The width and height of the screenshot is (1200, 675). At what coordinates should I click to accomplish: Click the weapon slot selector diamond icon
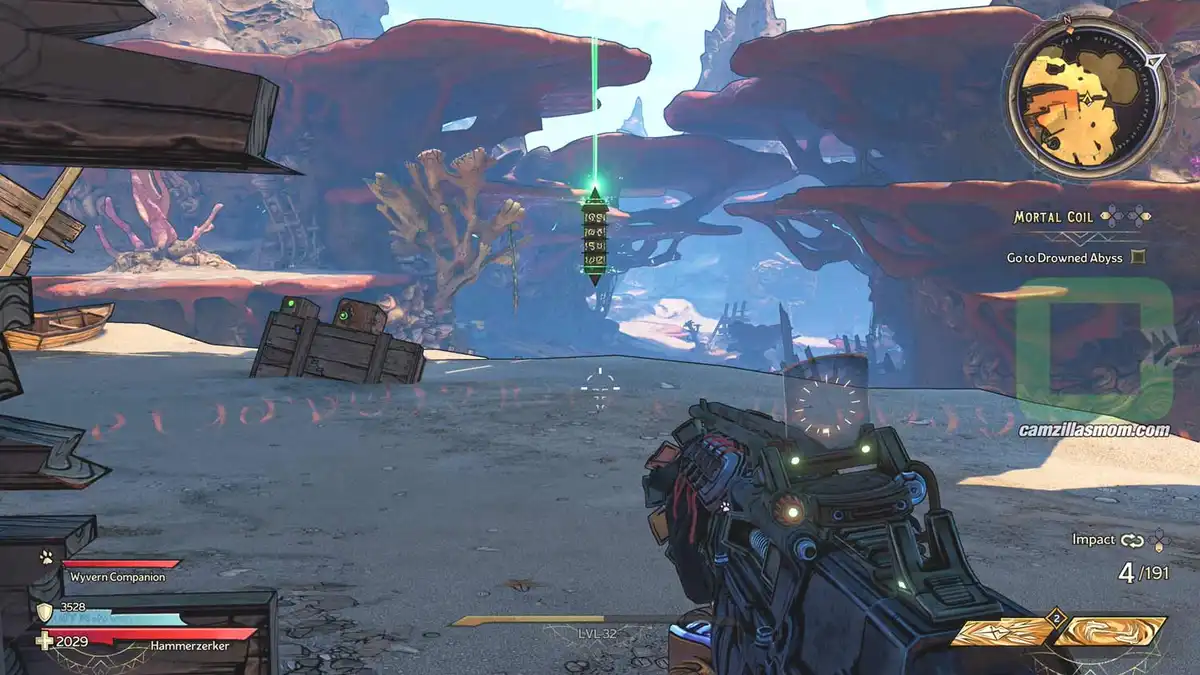pyautogui.click(x=1160, y=540)
